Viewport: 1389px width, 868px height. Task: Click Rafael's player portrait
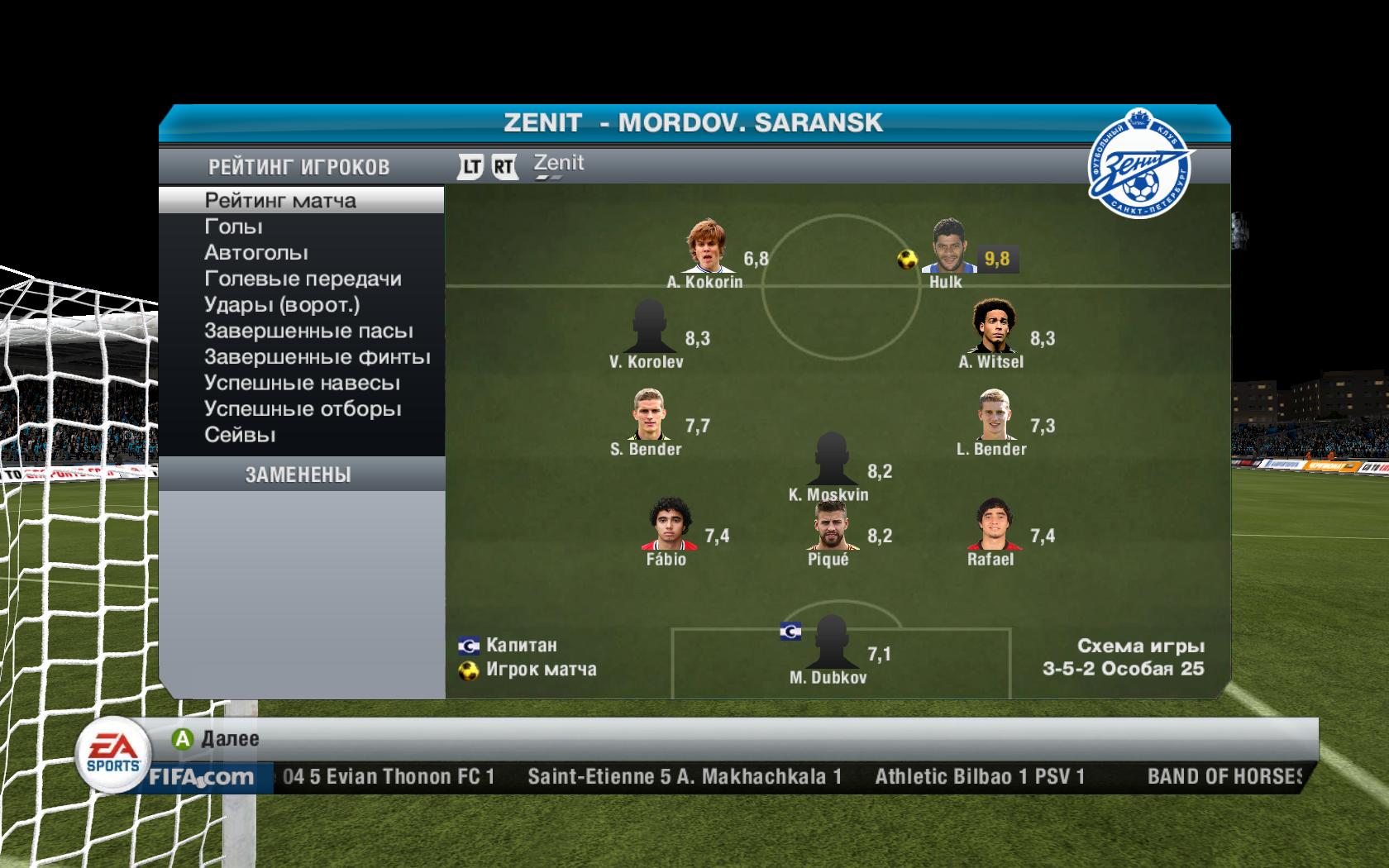point(990,526)
